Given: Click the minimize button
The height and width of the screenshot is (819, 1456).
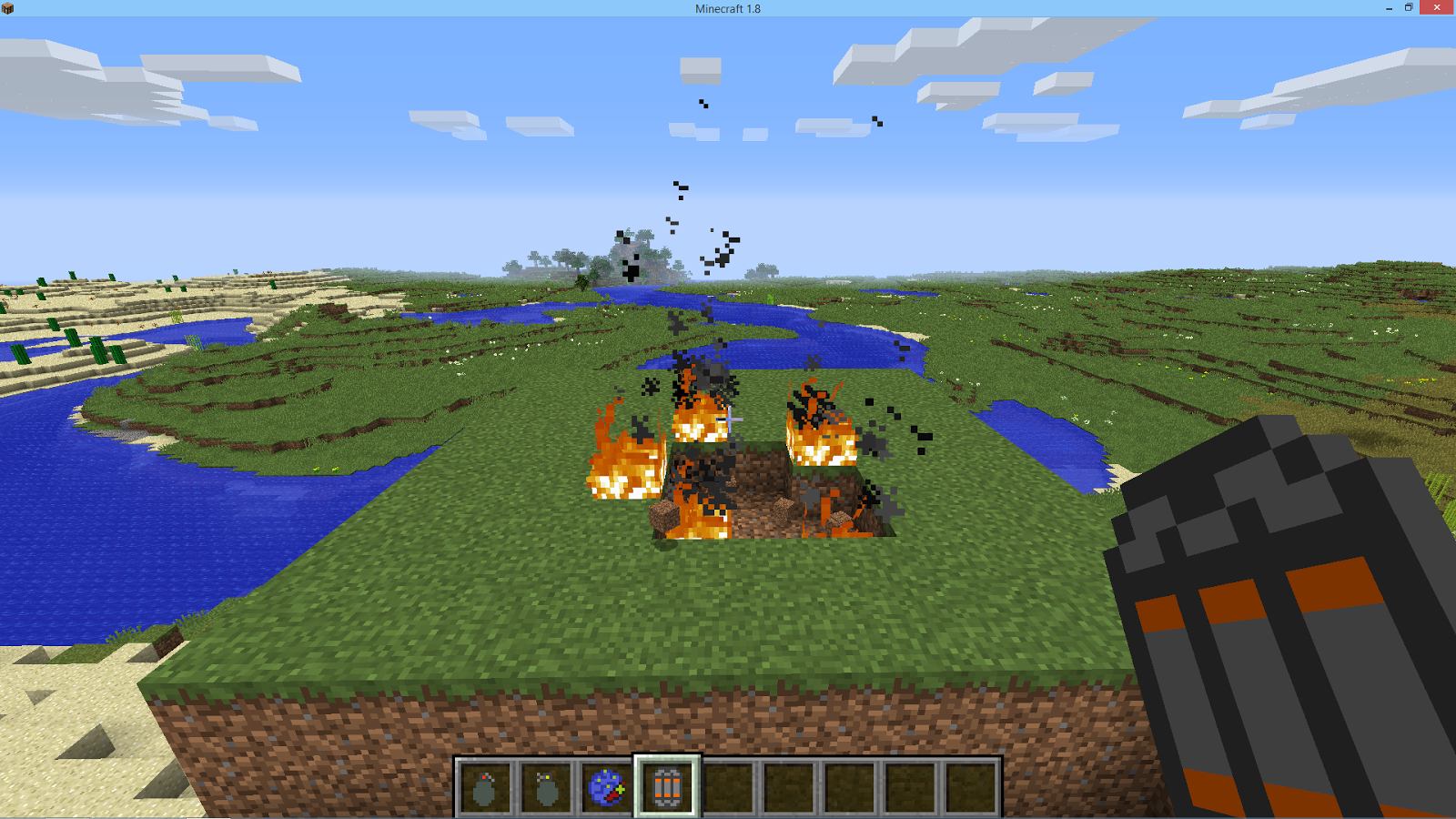Looking at the screenshot, I should pos(1387,8).
